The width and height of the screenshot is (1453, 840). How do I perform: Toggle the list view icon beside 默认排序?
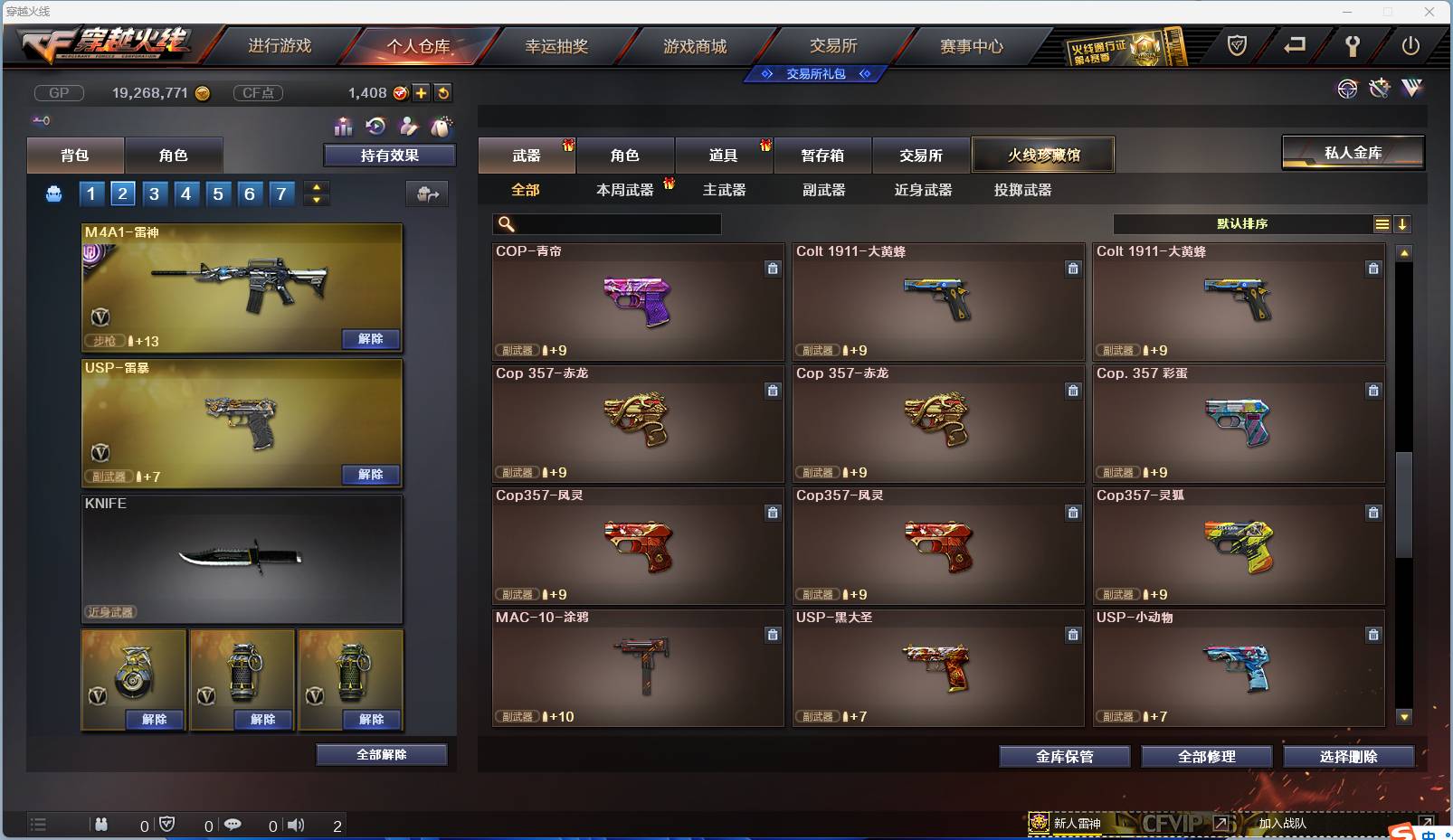coord(1382,223)
